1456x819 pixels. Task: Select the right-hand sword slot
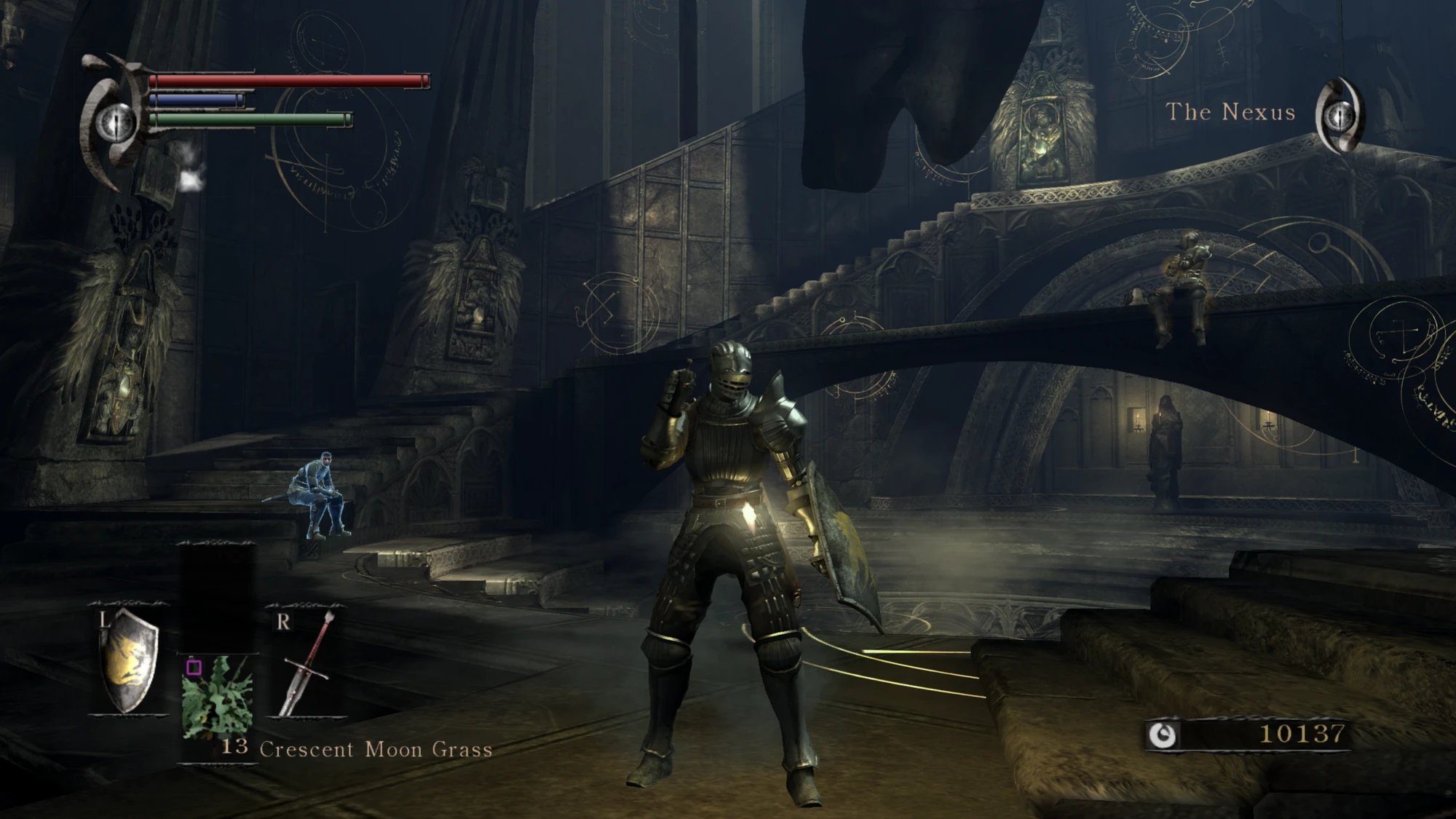click(307, 662)
